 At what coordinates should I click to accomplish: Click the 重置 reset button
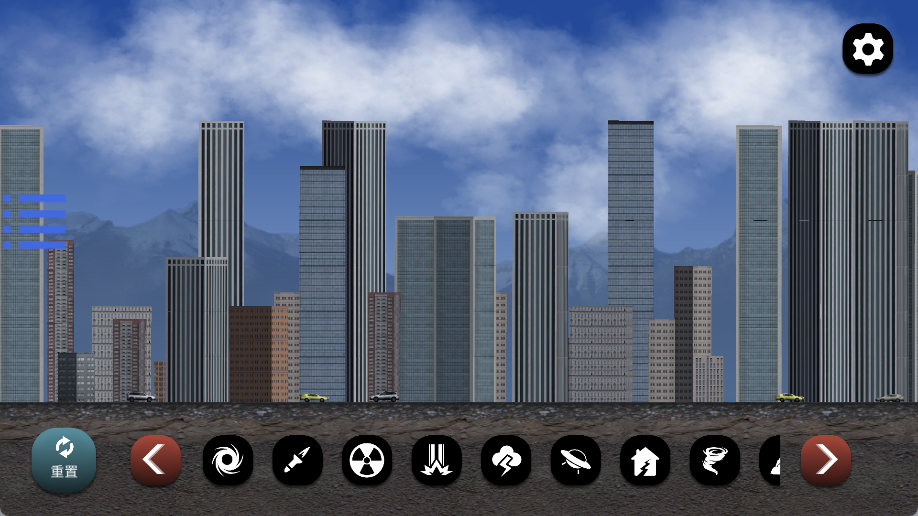pos(64,460)
